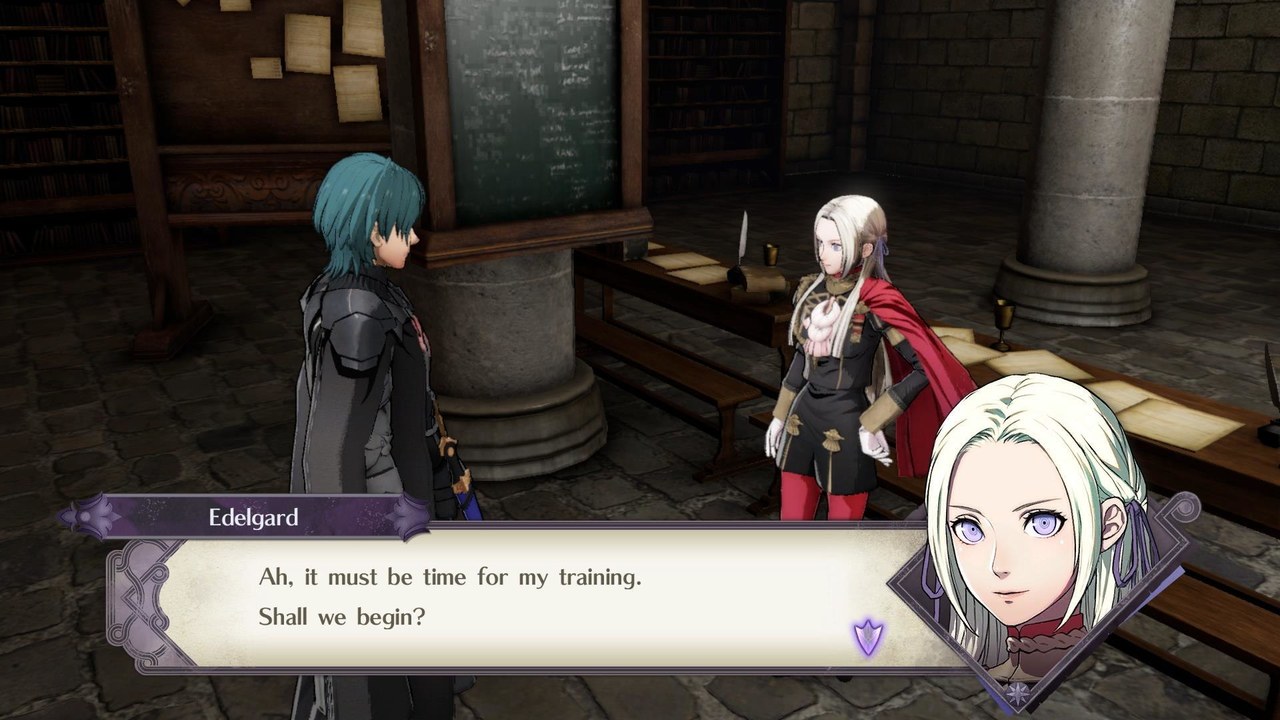Click the ornate scroll emblem on the dialogue border
Viewport: 1280px width, 720px height.
coord(133,600)
